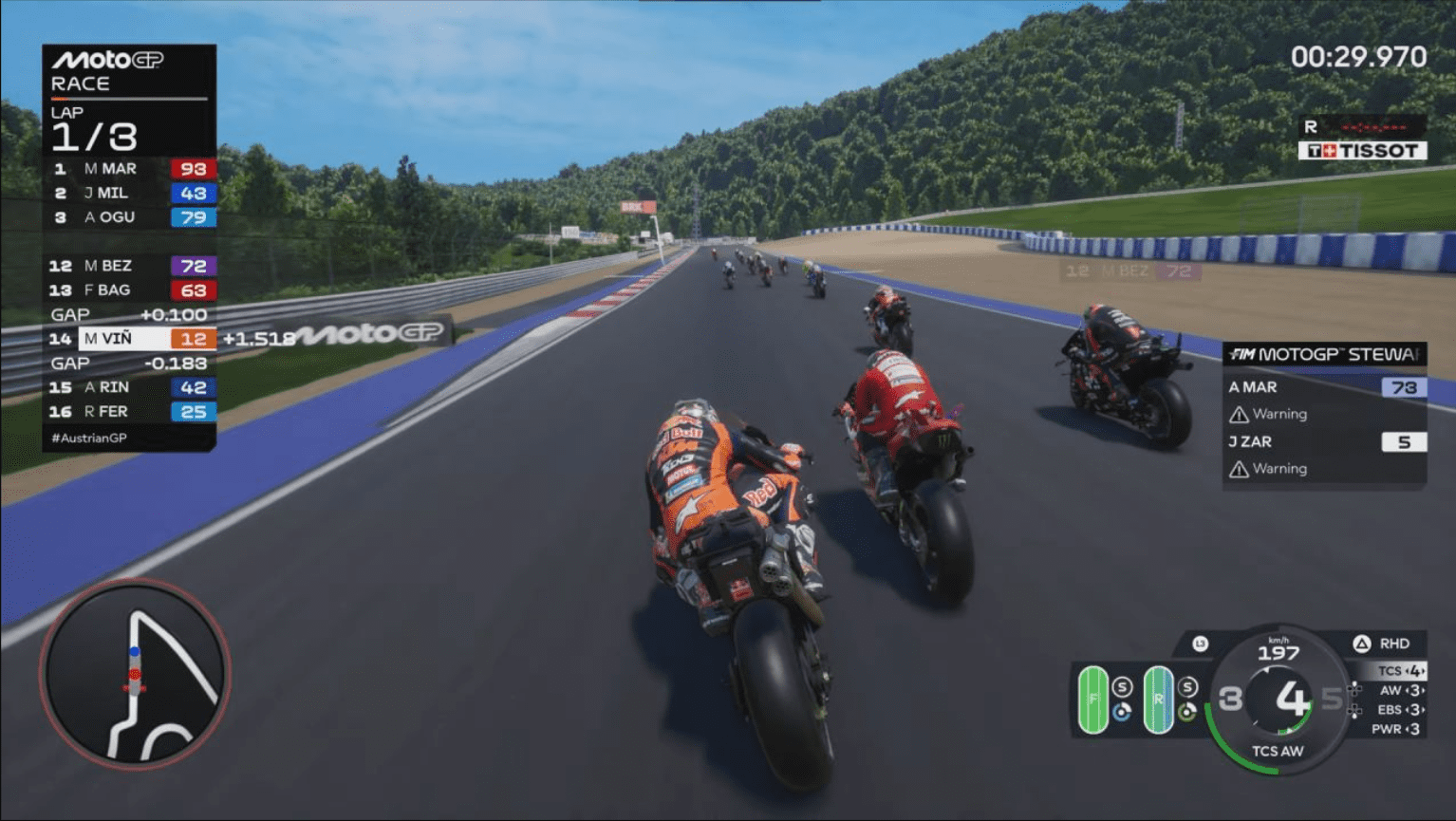Toggle the TCS AW indicator below the tachometer
Image resolution: width=1456 pixels, height=821 pixels.
1279,751
